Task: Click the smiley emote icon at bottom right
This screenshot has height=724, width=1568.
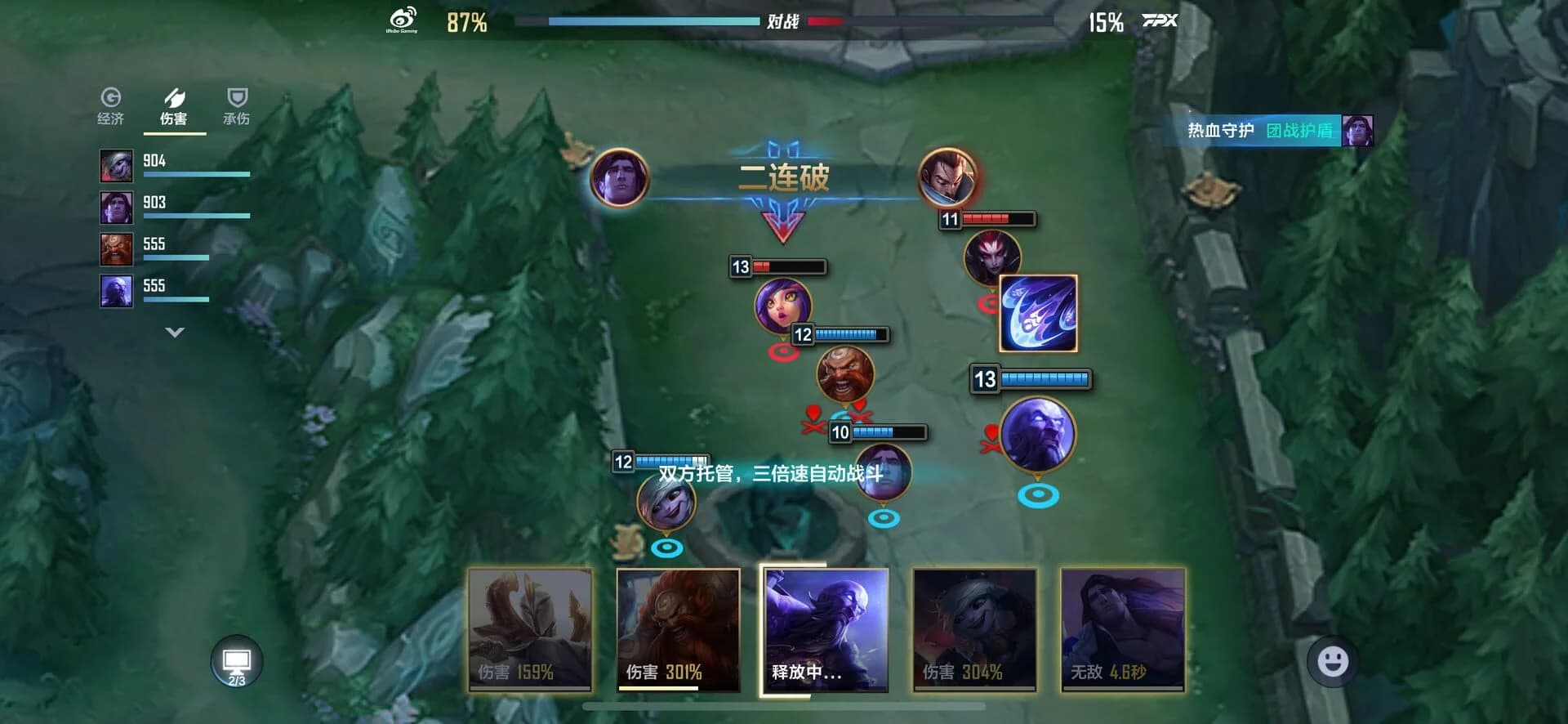Action: coord(1331,662)
